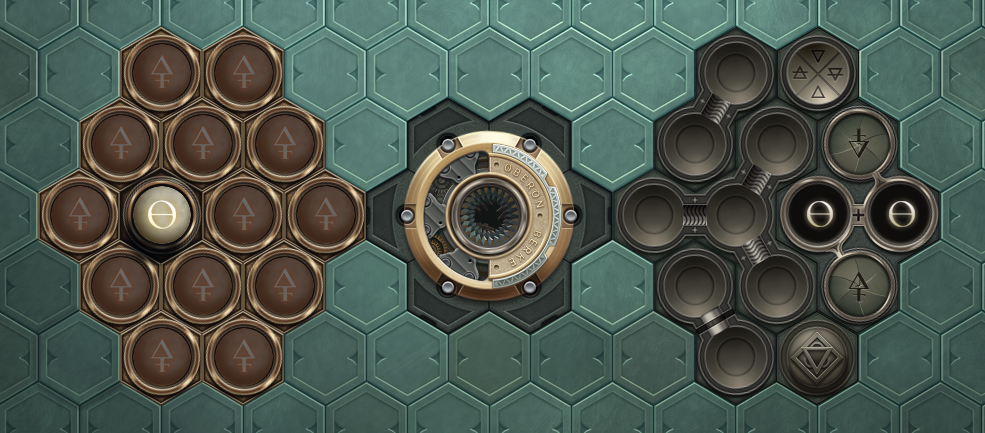Click the Oberon Berke brass medallion
This screenshot has height=433, width=985.
point(489,213)
